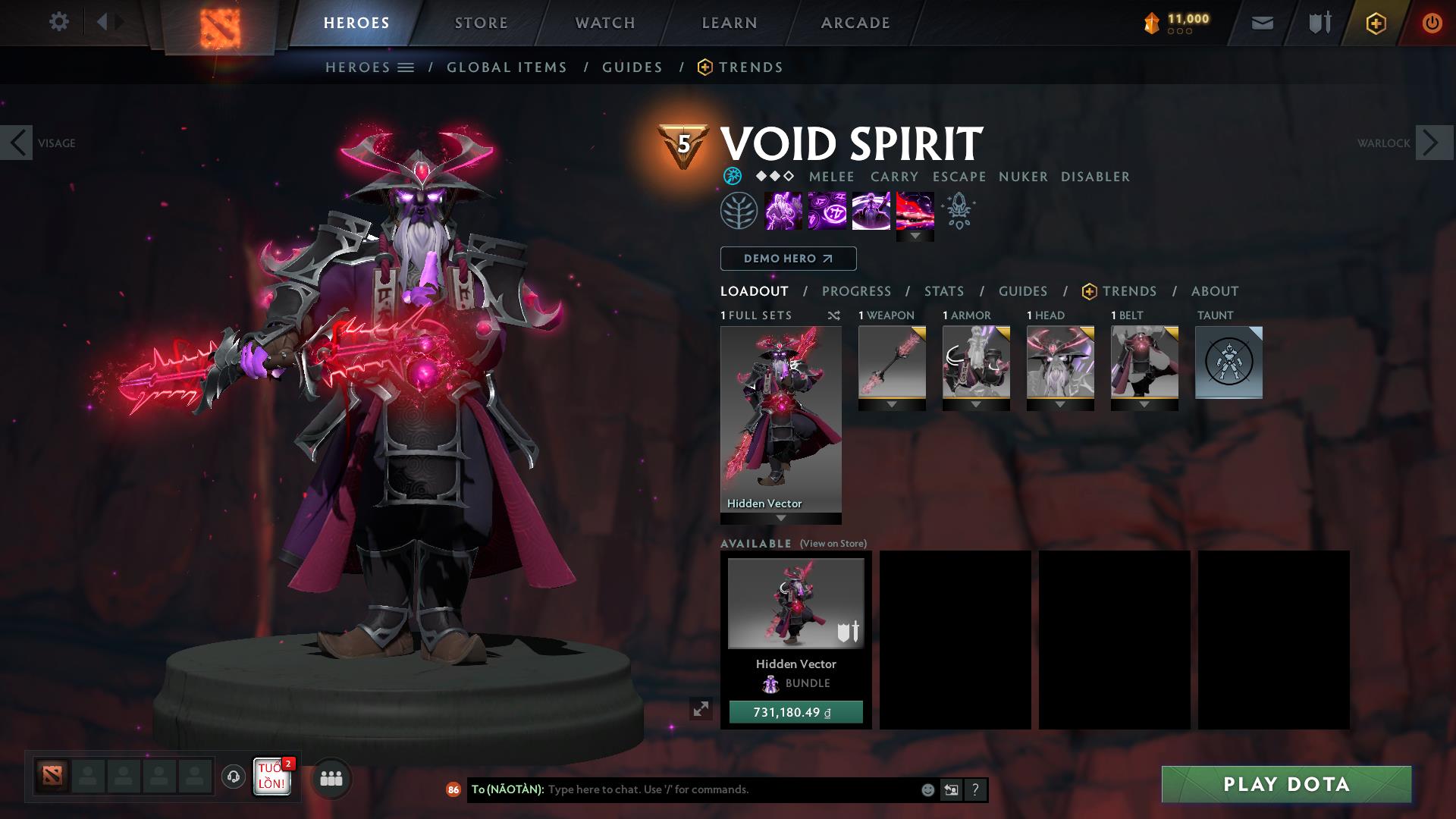1456x819 pixels.
Task: Click the headset voice chat icon bottom left
Action: [x=232, y=777]
